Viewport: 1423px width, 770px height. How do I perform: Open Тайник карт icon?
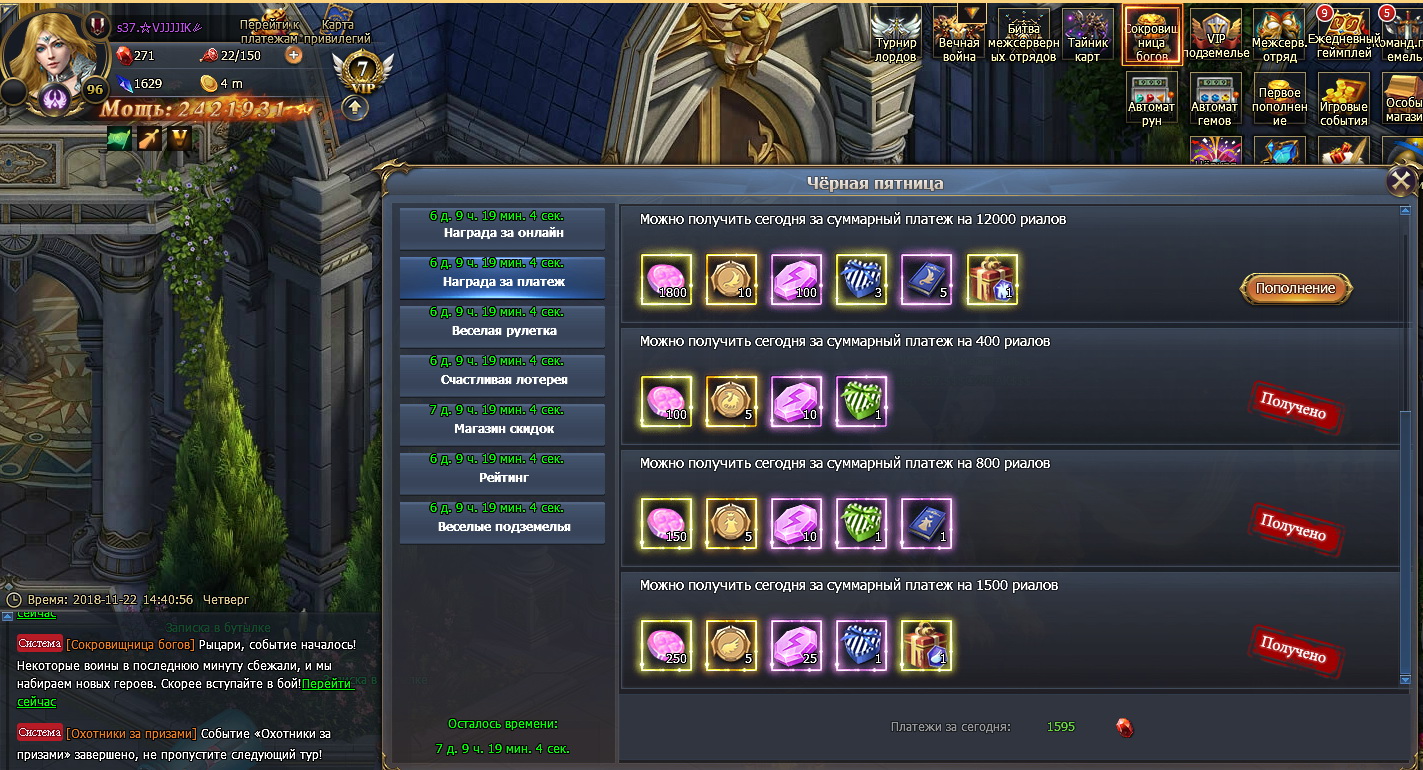tap(1087, 35)
